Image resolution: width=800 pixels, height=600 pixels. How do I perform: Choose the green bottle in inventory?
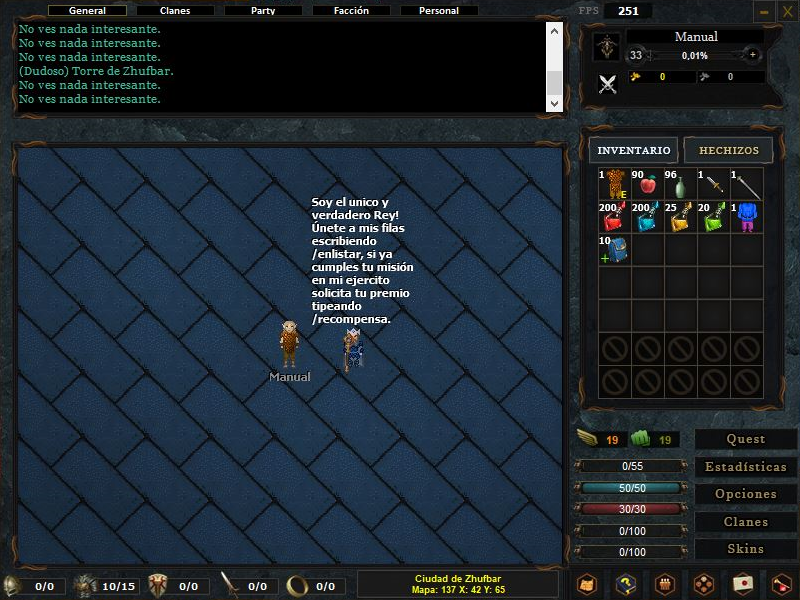[680, 185]
